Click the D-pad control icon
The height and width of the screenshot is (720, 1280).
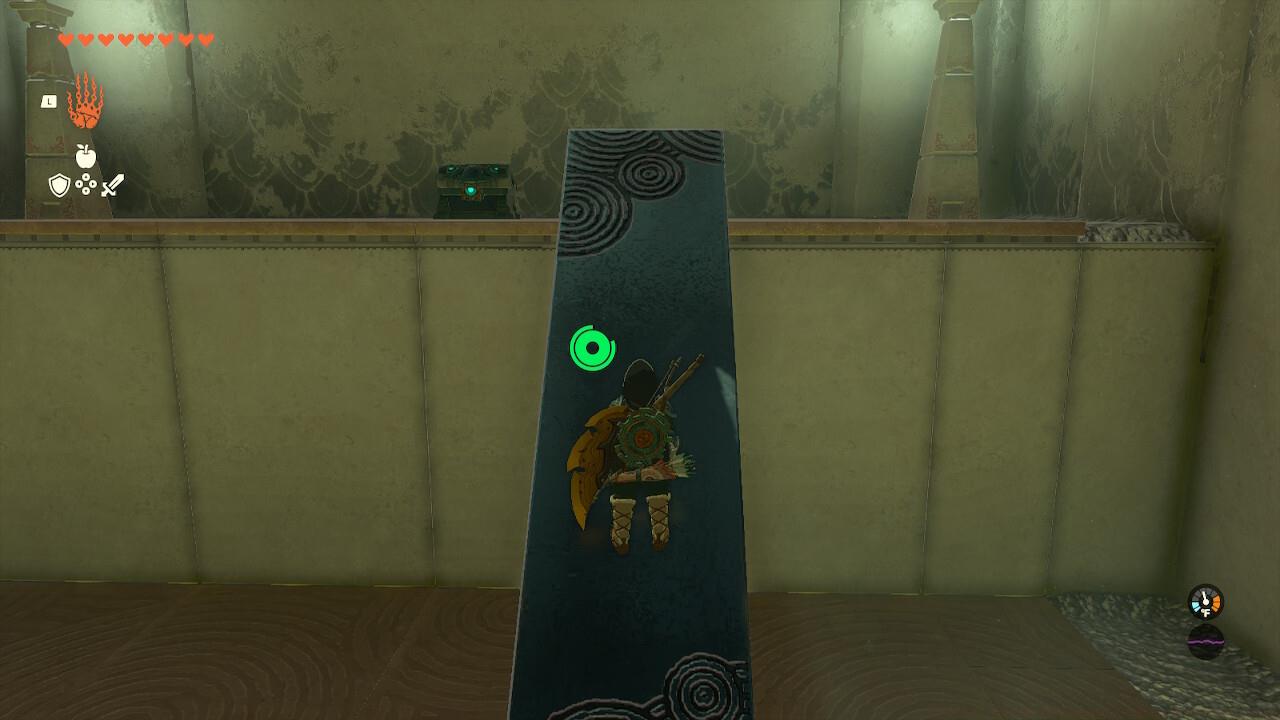[x=86, y=182]
